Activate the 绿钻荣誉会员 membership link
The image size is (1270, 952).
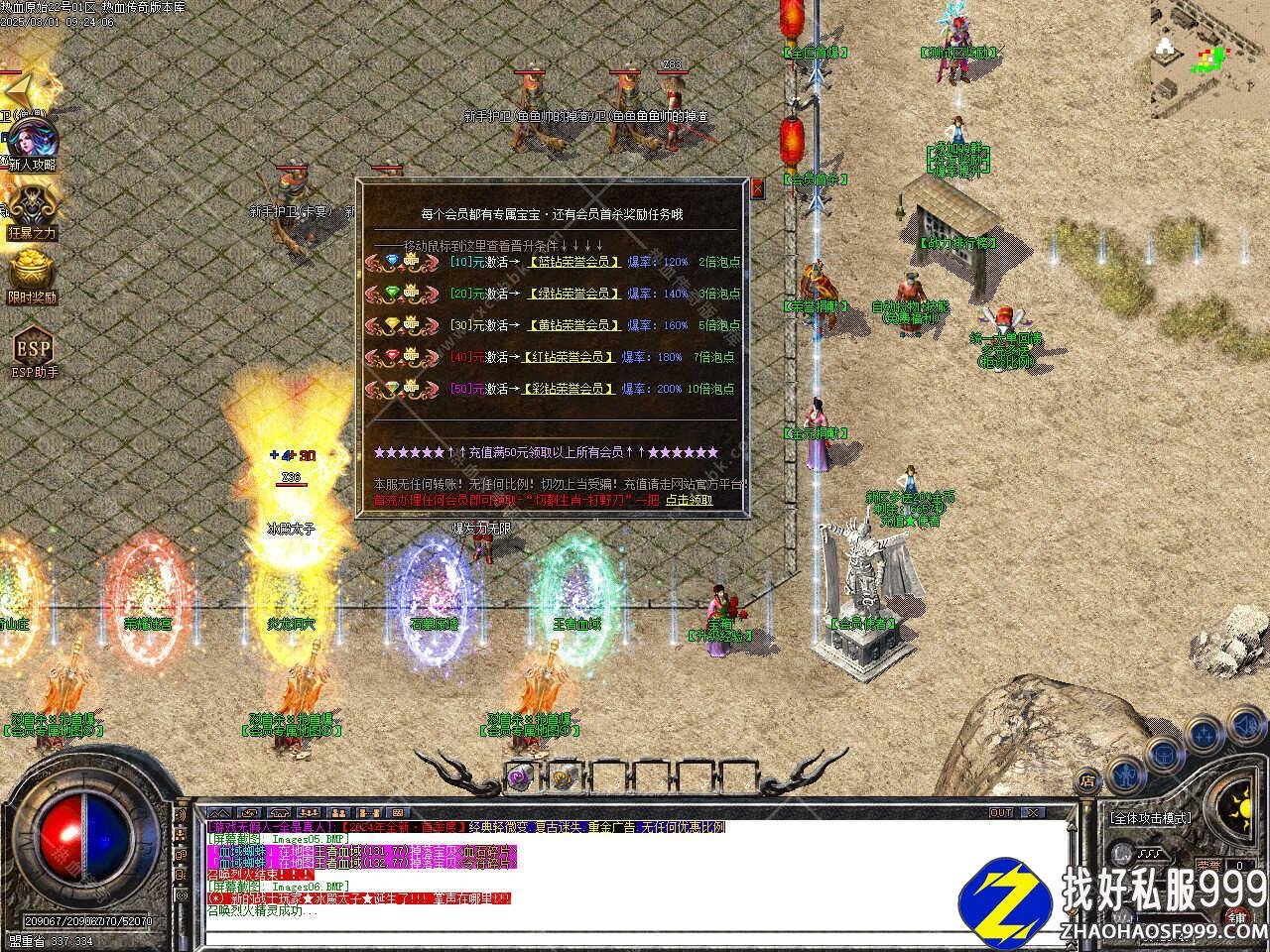pos(573,294)
